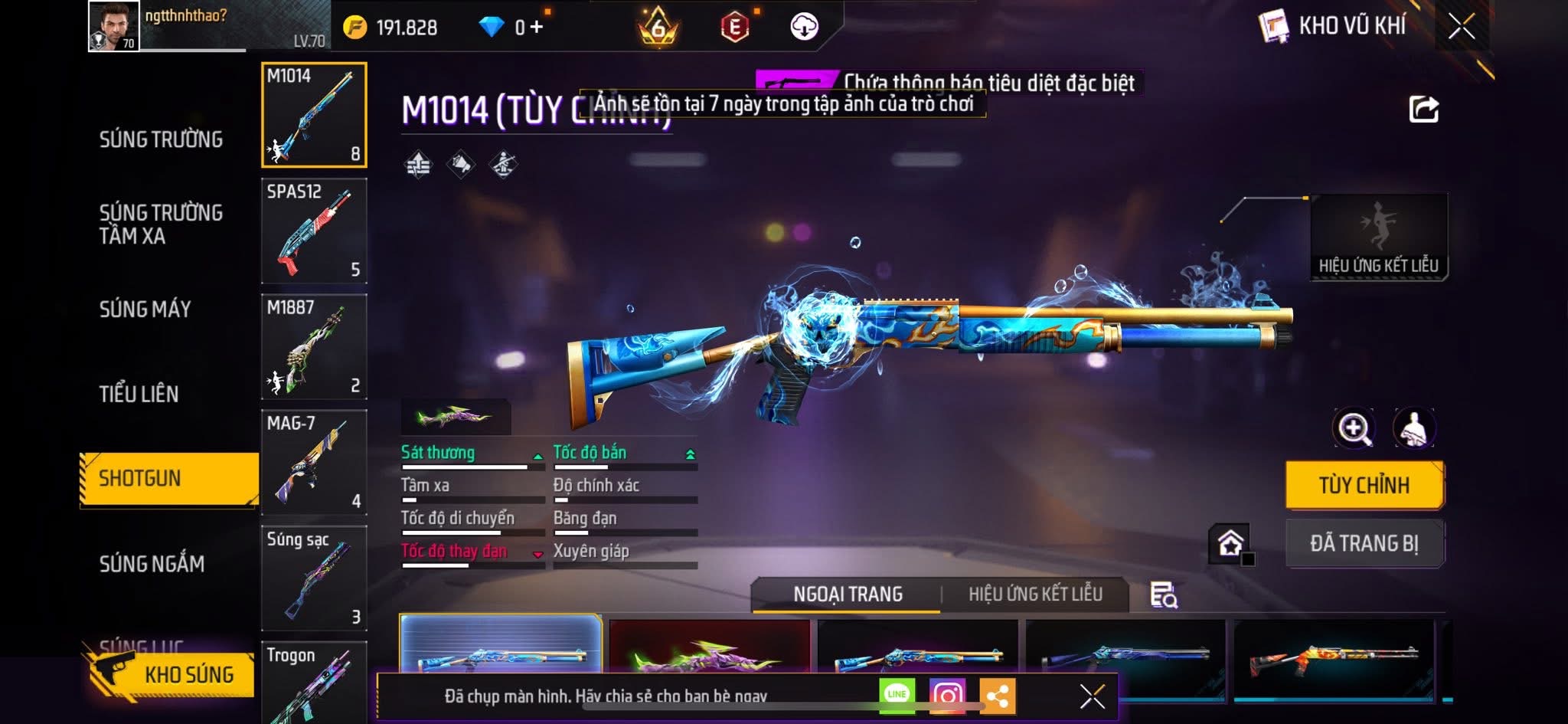Choose the TIỂU LIÊN weapon category
Viewport: 1568px width, 724px height.
(x=139, y=395)
